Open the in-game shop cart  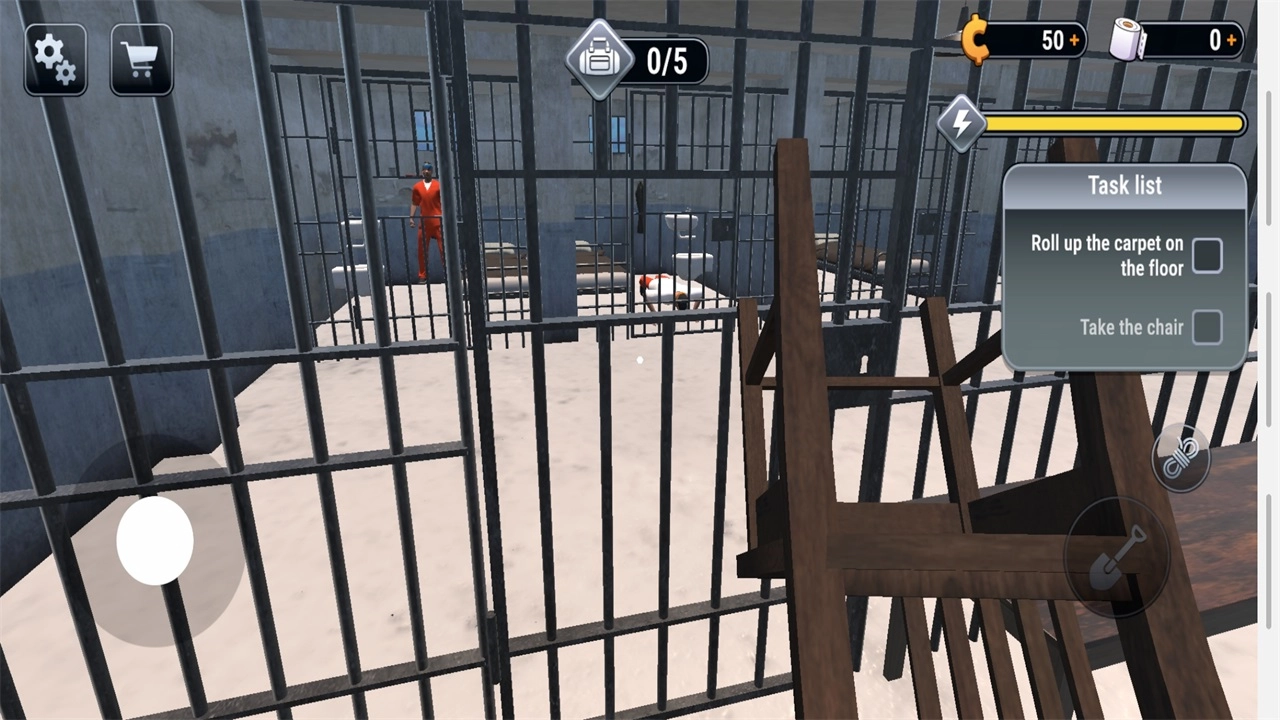click(142, 60)
